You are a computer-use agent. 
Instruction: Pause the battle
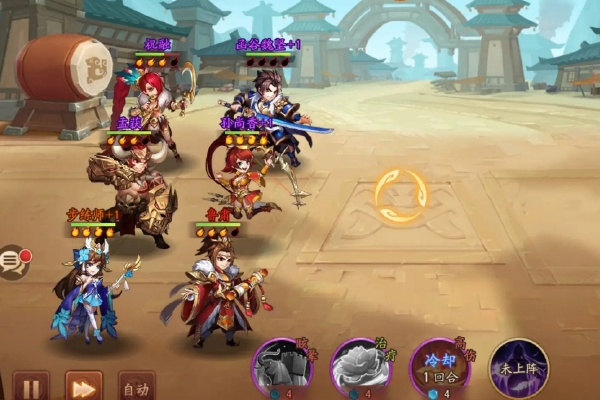click(x=31, y=386)
